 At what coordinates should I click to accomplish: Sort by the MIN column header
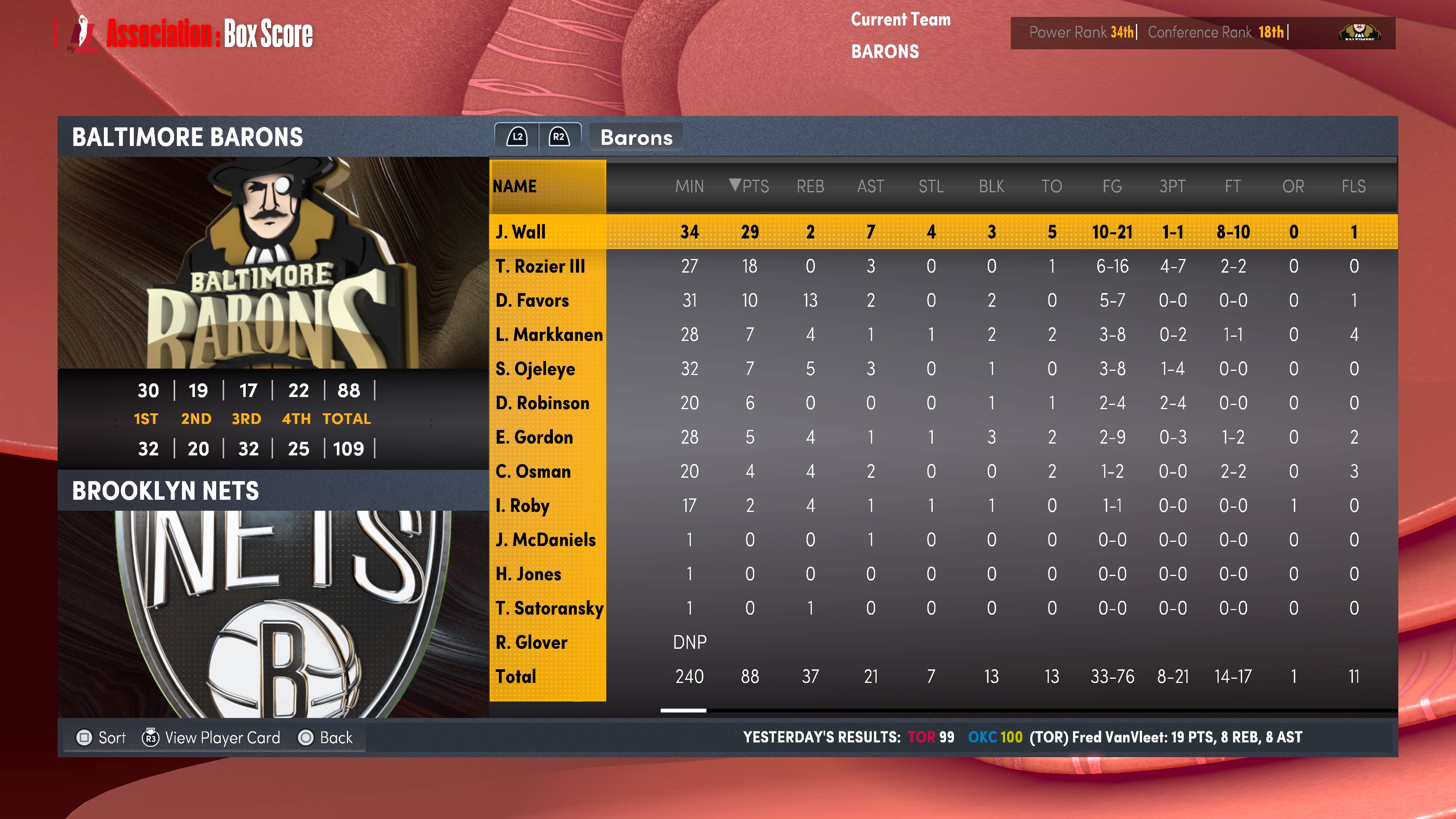[689, 186]
